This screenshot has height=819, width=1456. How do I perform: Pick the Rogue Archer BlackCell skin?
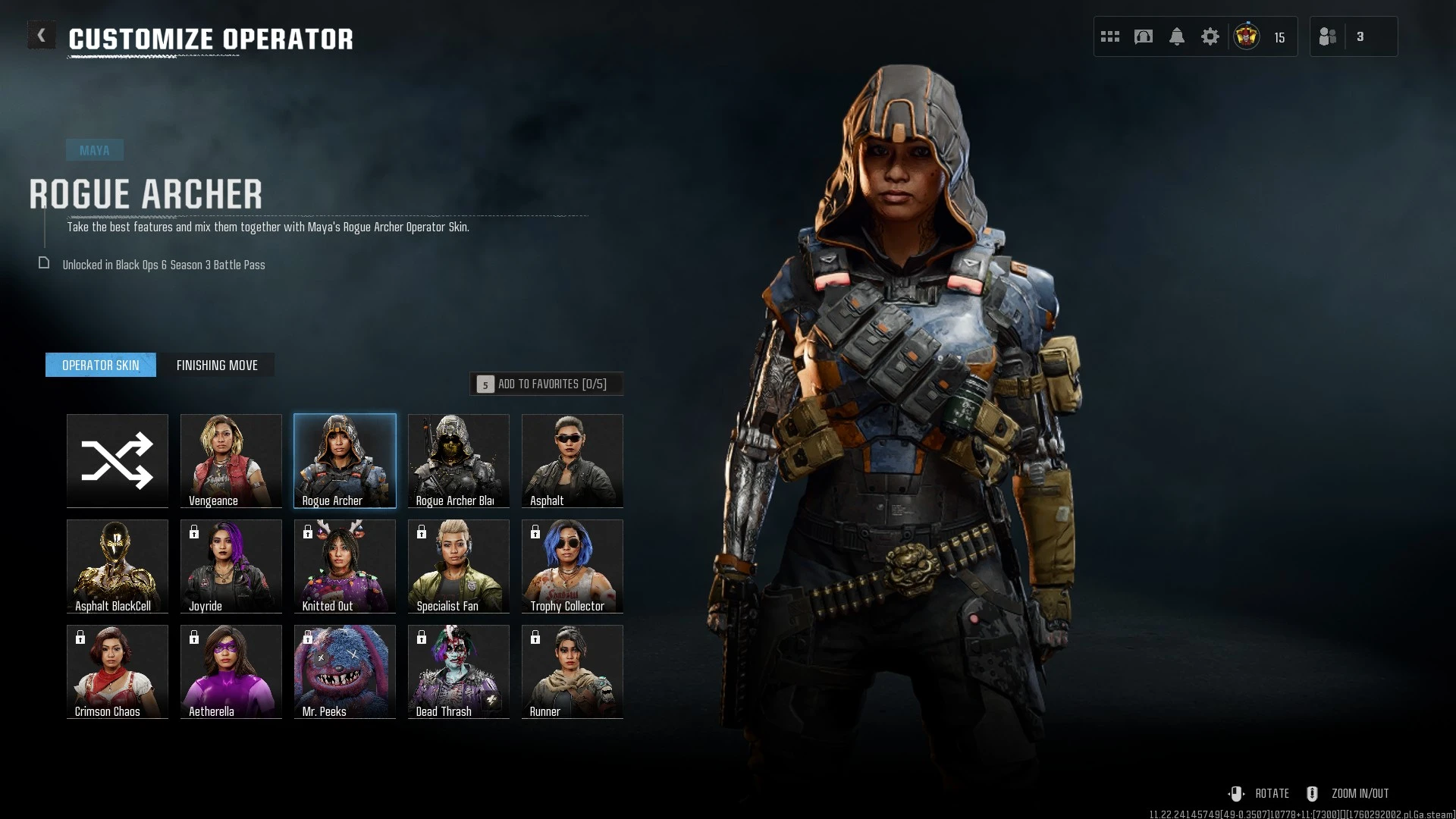coord(459,460)
